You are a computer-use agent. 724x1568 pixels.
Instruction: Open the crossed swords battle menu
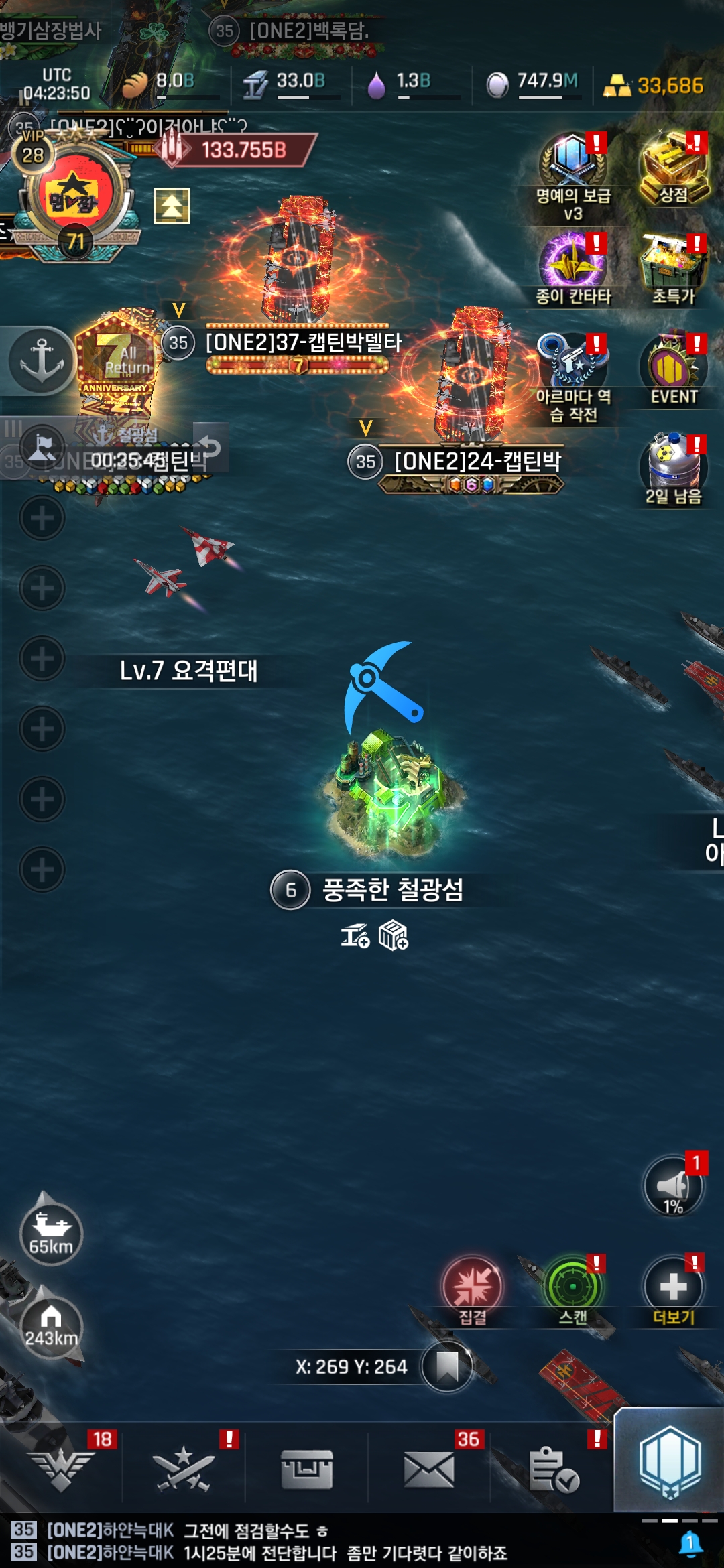click(183, 1469)
